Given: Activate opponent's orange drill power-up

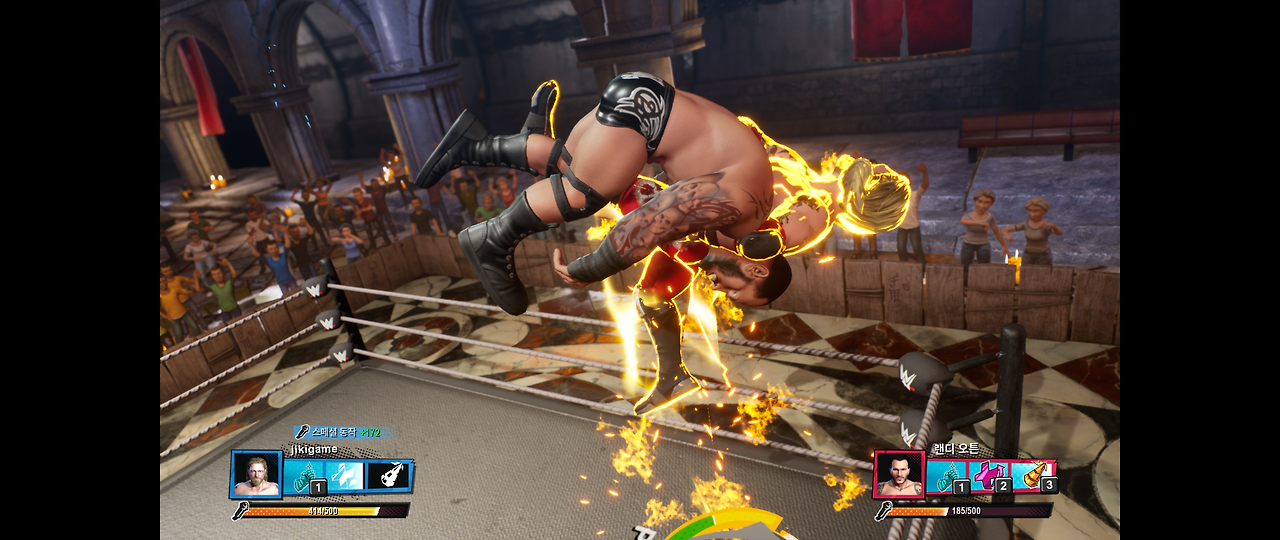Looking at the screenshot, I should coord(1033,476).
